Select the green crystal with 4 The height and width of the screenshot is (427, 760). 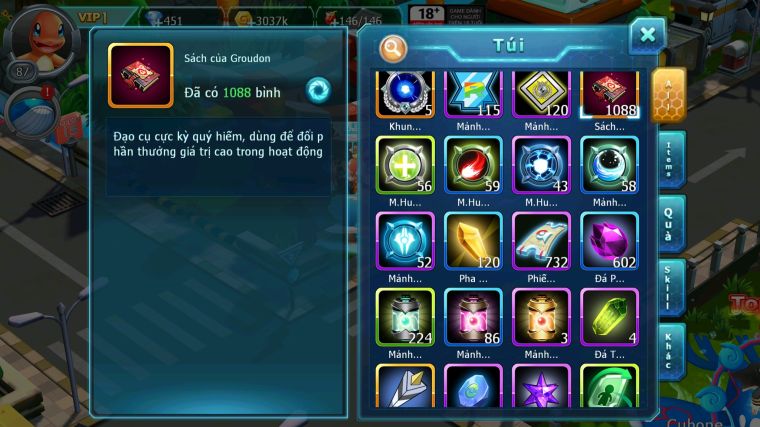point(611,317)
